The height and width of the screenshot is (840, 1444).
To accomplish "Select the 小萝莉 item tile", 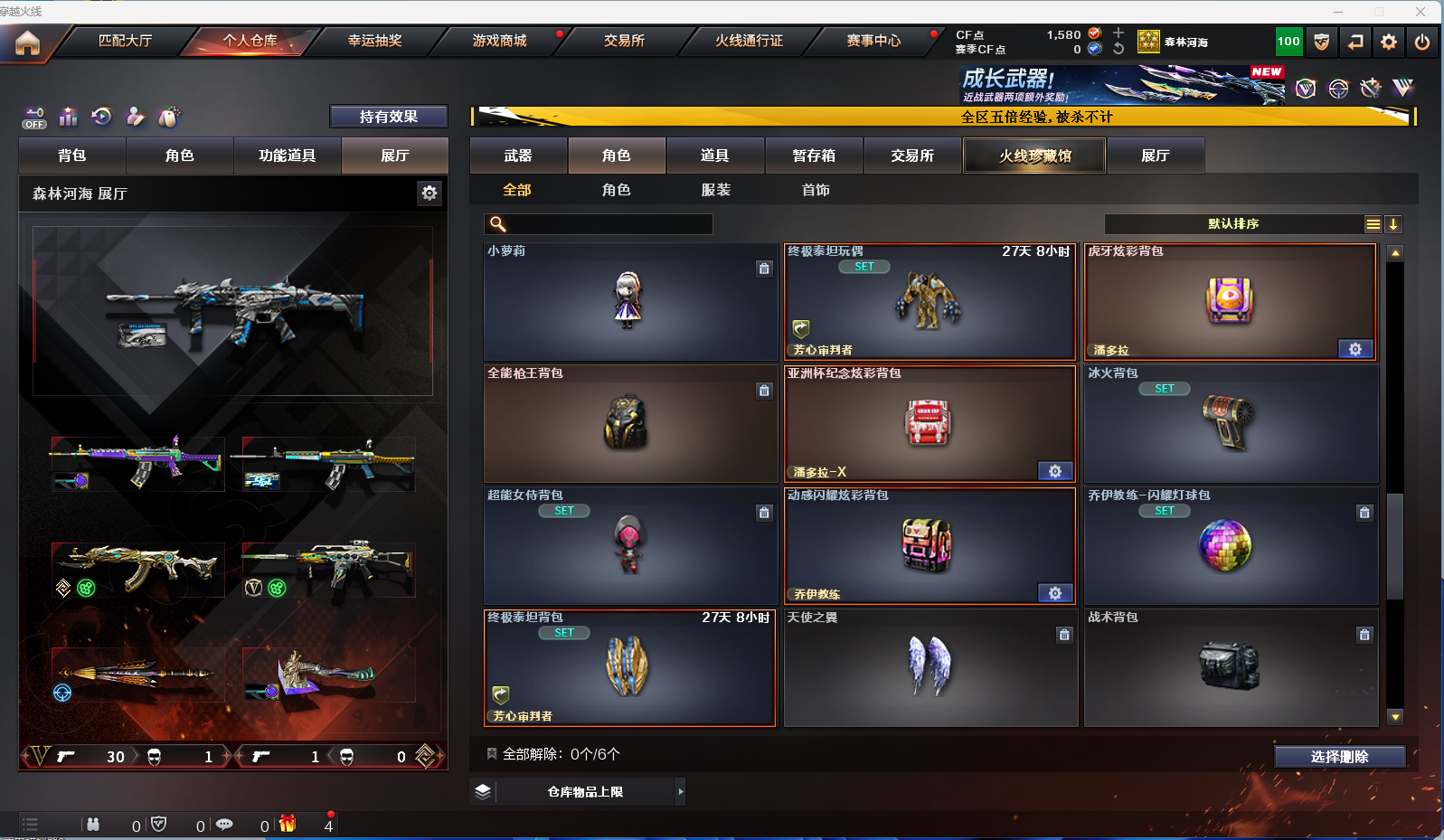I will click(x=629, y=301).
